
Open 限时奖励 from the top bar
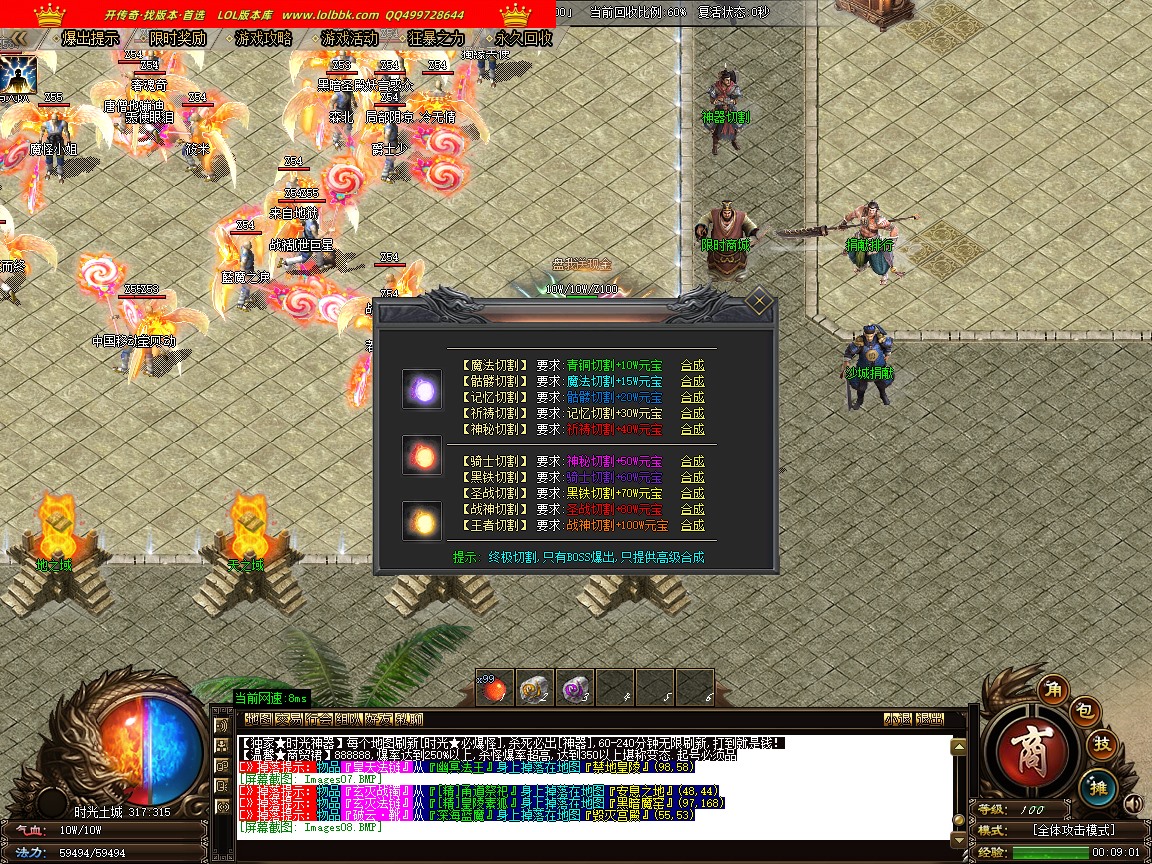click(177, 39)
